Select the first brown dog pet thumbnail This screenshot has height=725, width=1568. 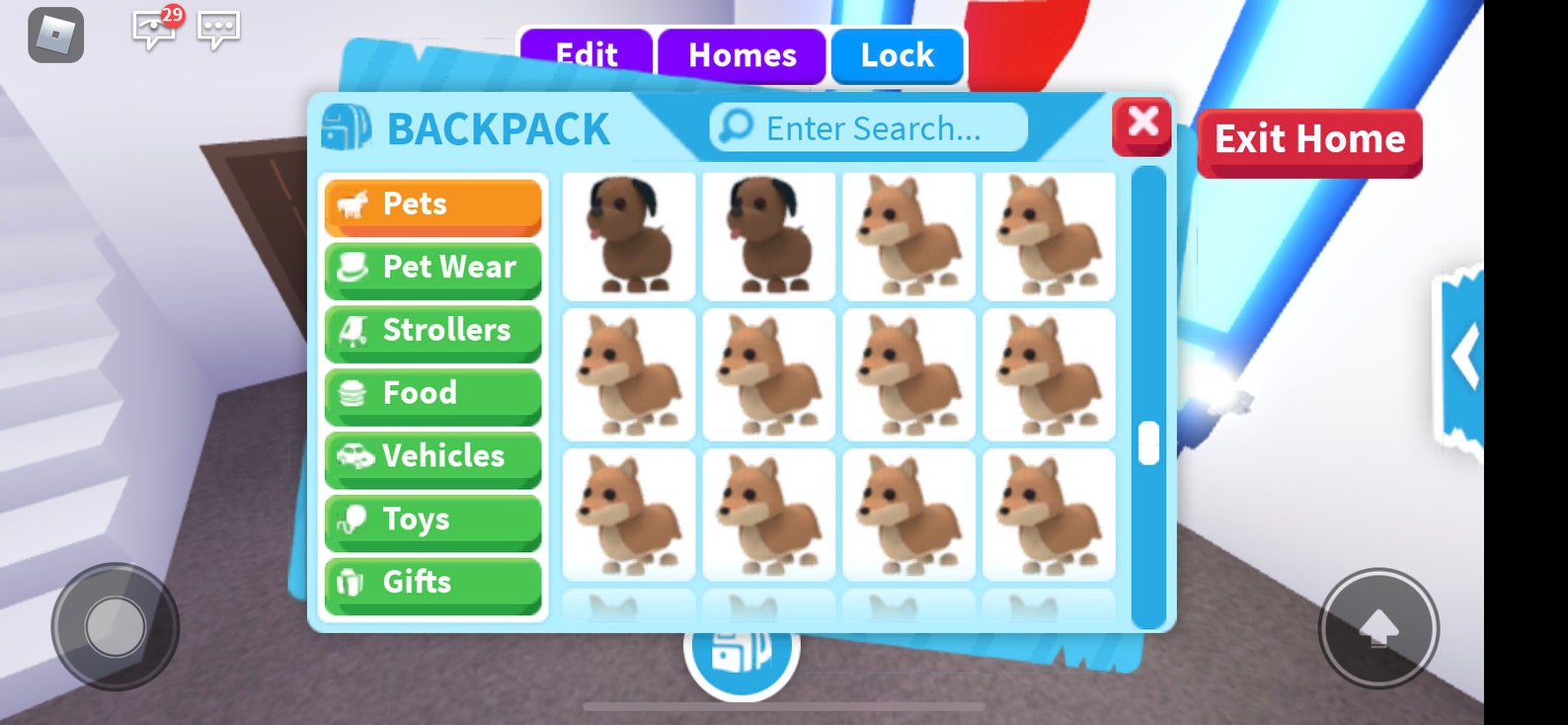[628, 235]
